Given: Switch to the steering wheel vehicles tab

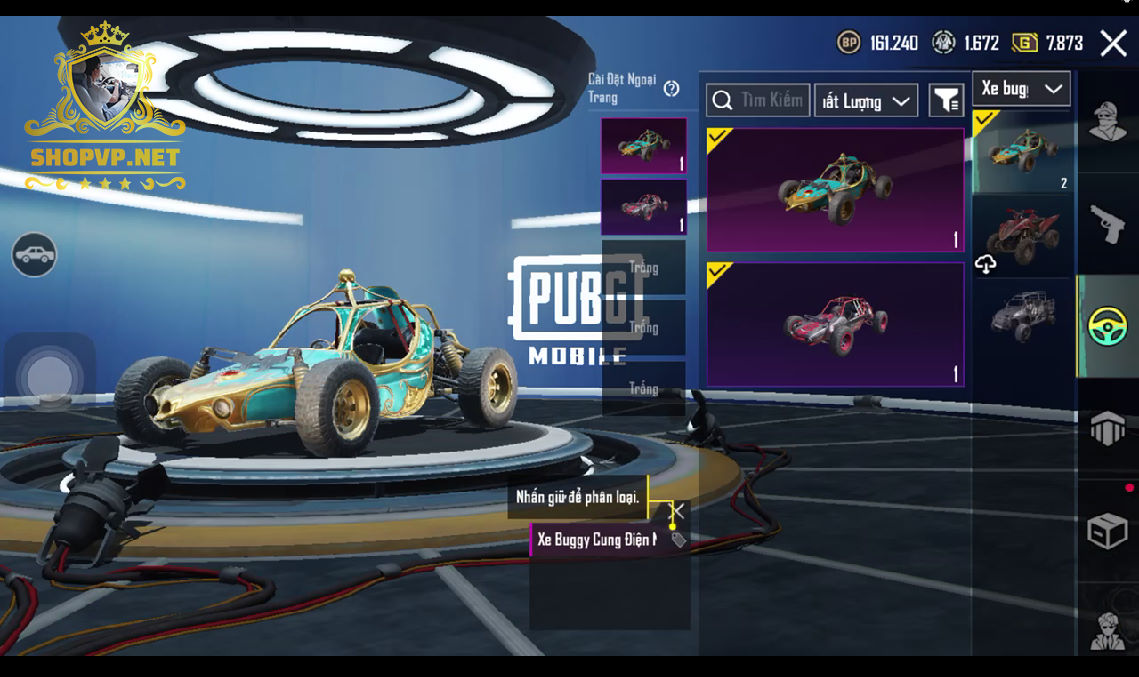Looking at the screenshot, I should (1108, 326).
